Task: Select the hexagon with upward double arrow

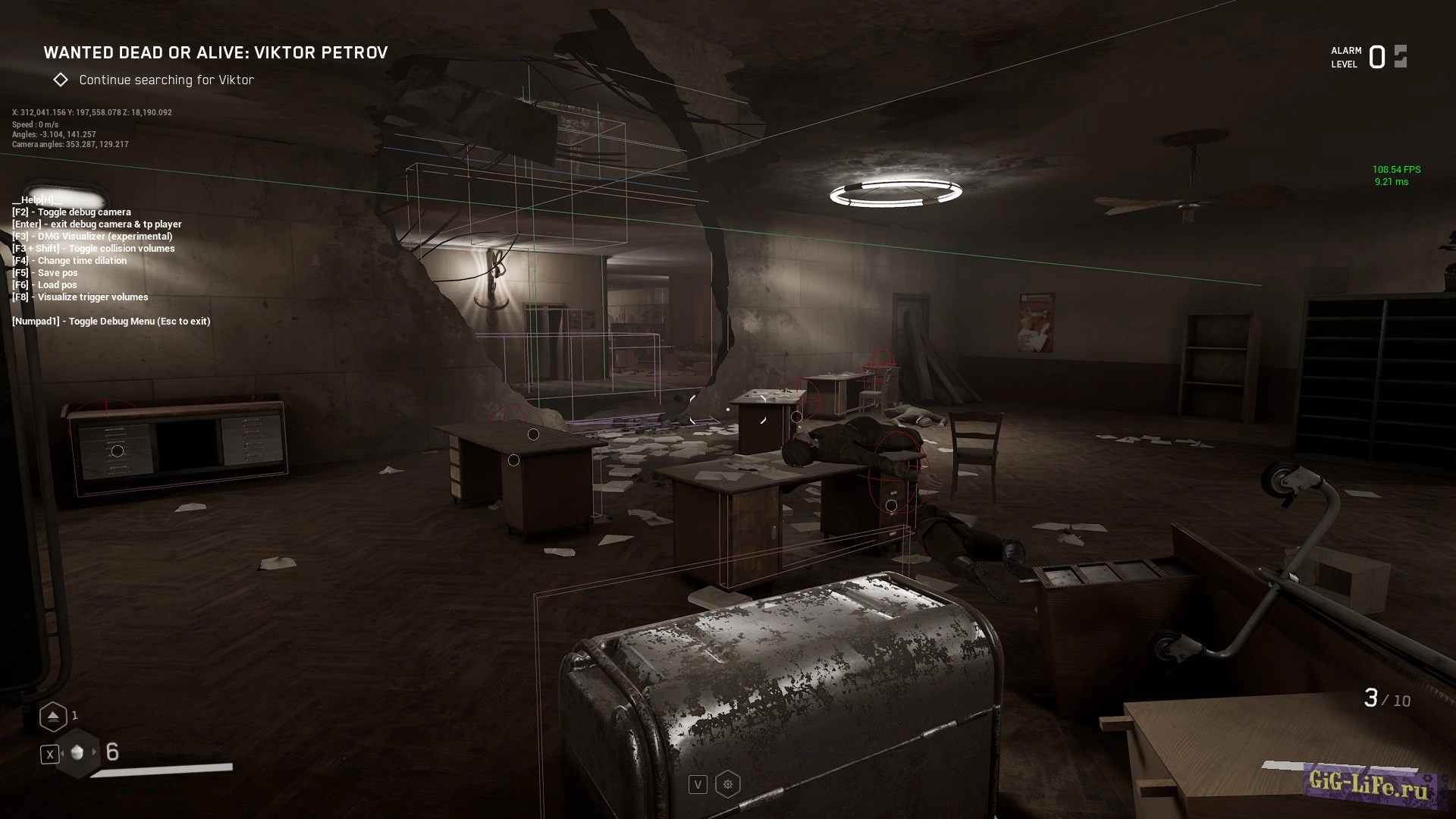Action: (x=53, y=716)
